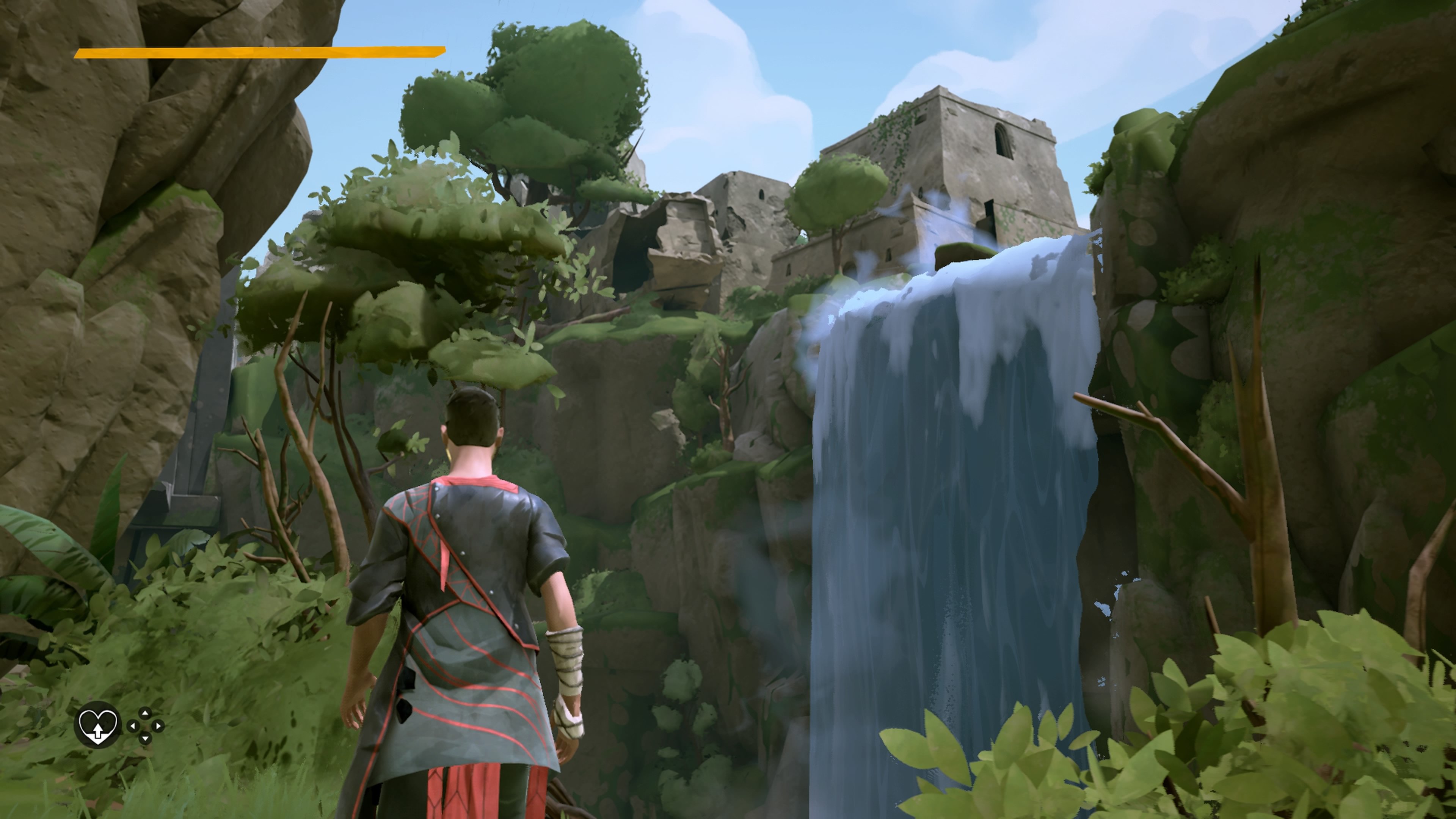Image resolution: width=1456 pixels, height=819 pixels.
Task: Select the d-pad up arrow indicator
Action: pos(145,713)
